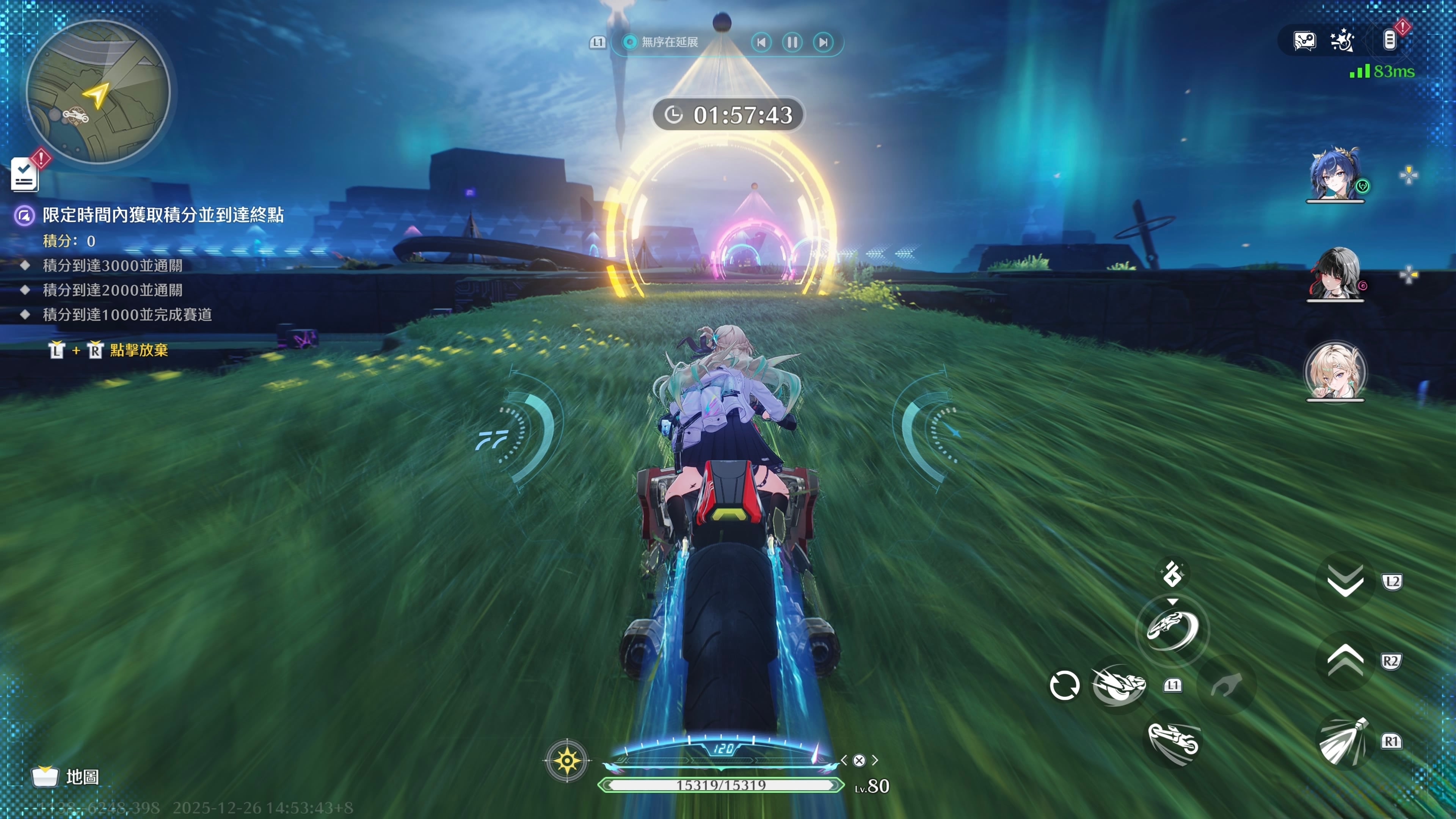Image resolution: width=1456 pixels, height=819 pixels.
Task: Toggle the motorcycle headlight beam skill
Action: (x=1343, y=741)
